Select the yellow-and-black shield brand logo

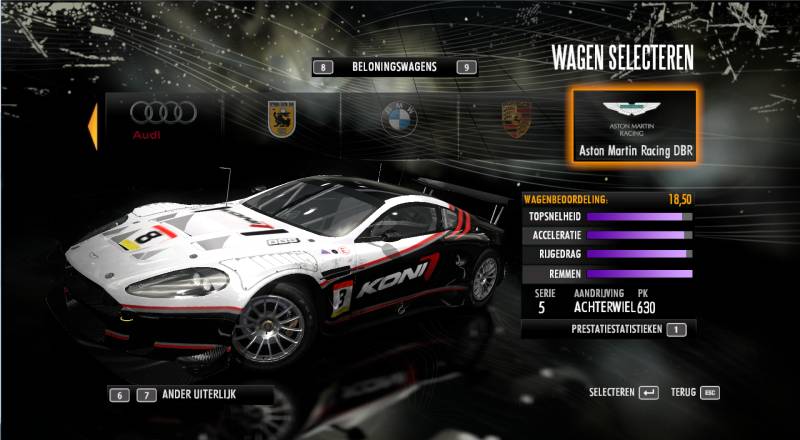coord(281,119)
